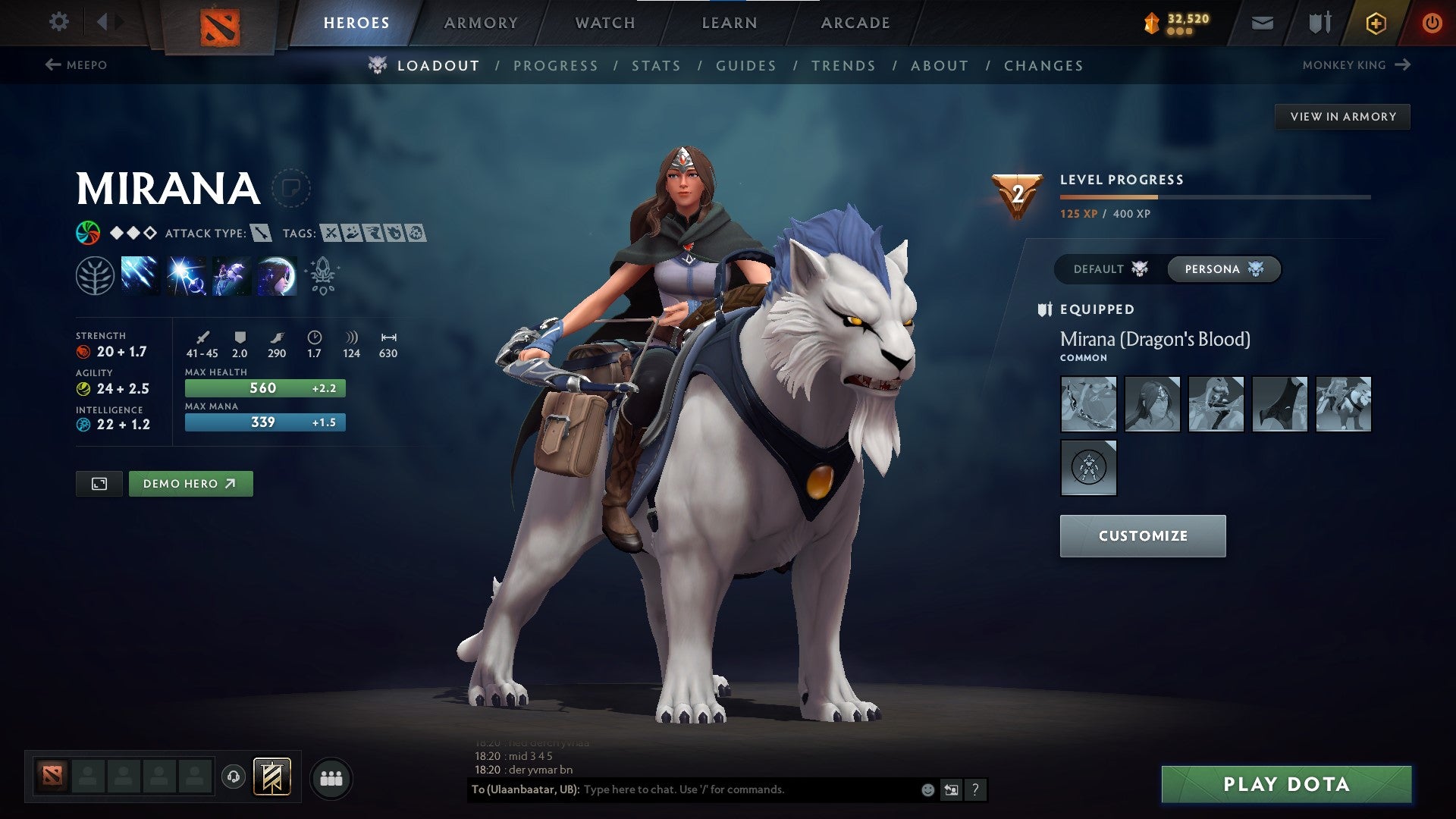Click the CUSTOMIZE button
1456x819 pixels.
(1142, 535)
